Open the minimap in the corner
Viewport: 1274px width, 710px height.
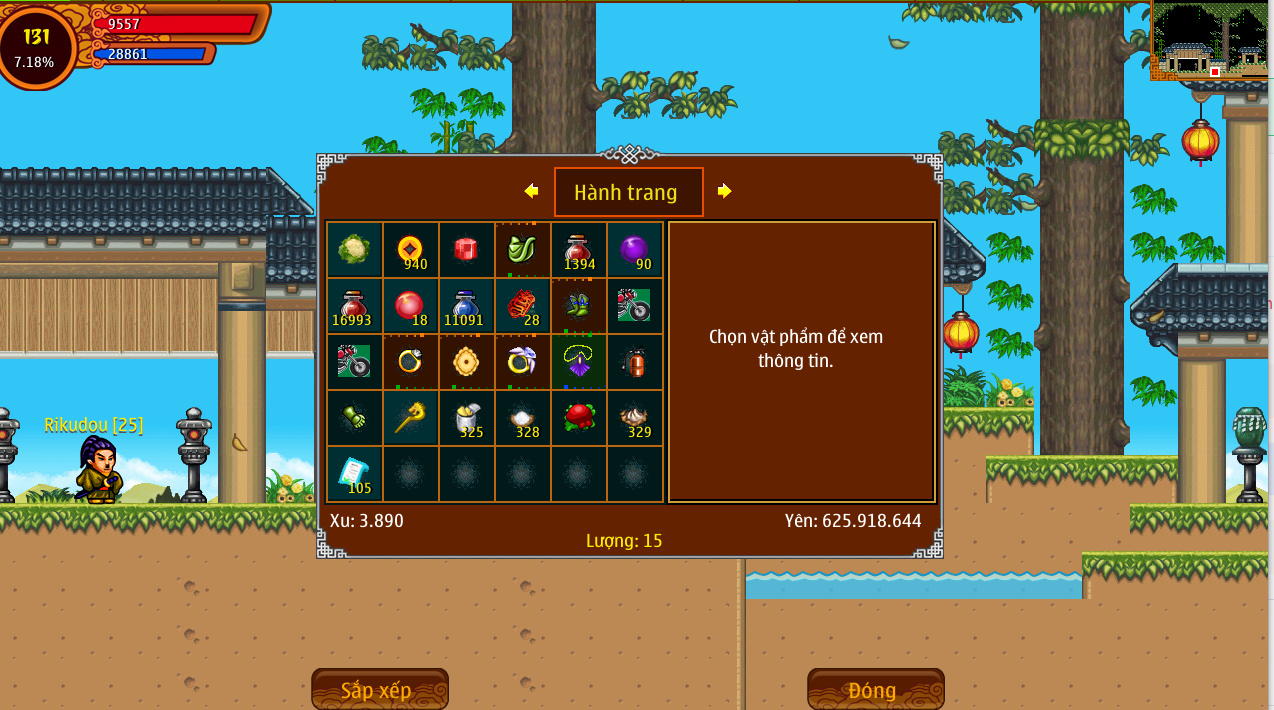point(1211,42)
